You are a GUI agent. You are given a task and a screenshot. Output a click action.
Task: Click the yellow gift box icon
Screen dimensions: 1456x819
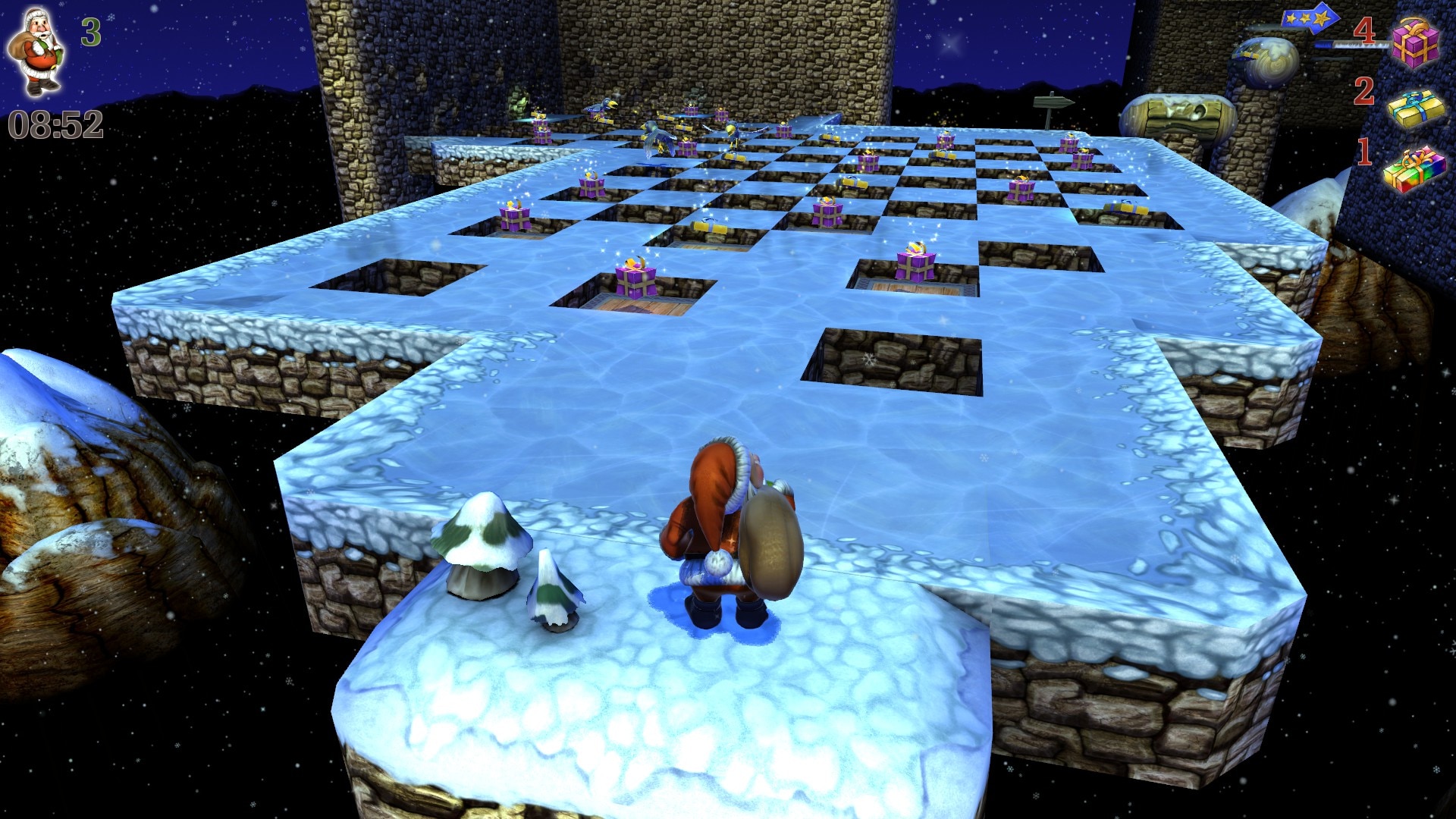coord(1416,108)
